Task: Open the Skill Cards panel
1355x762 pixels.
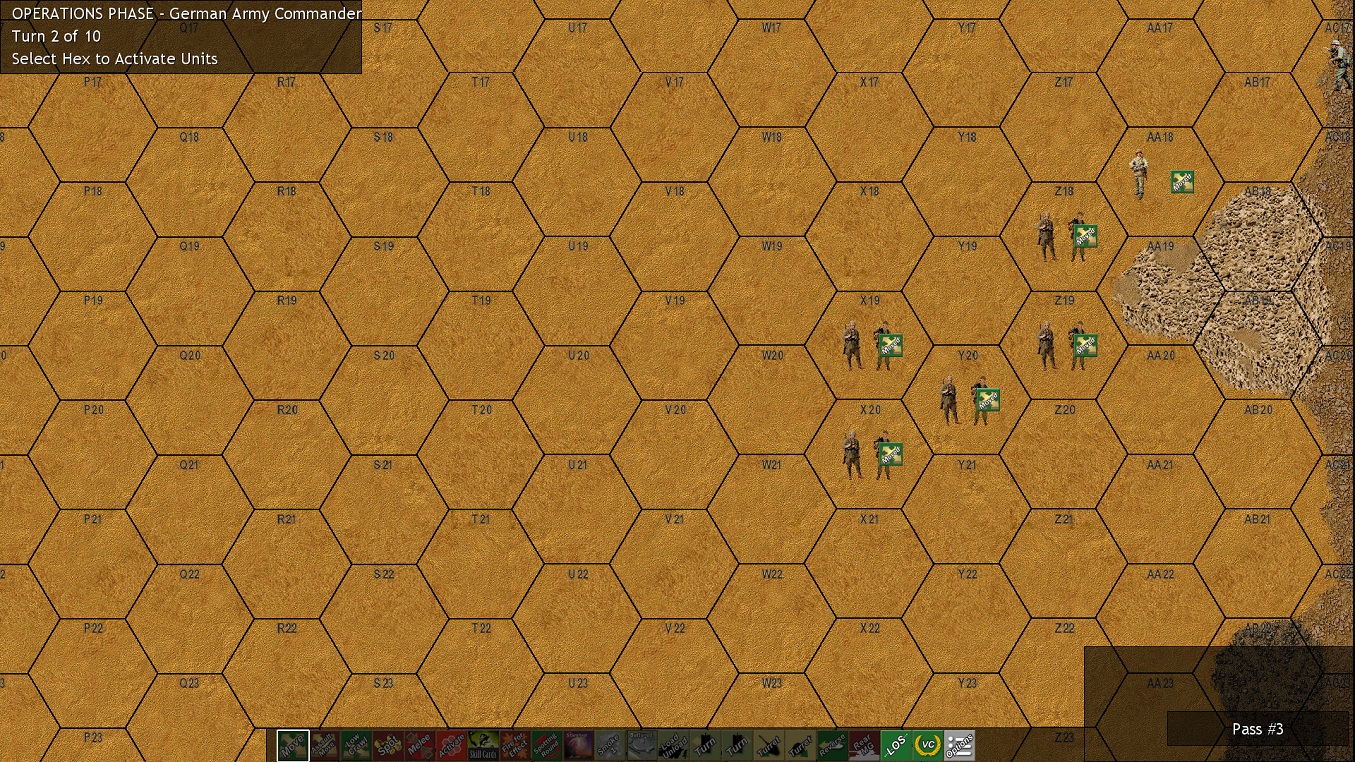Action: pos(485,745)
